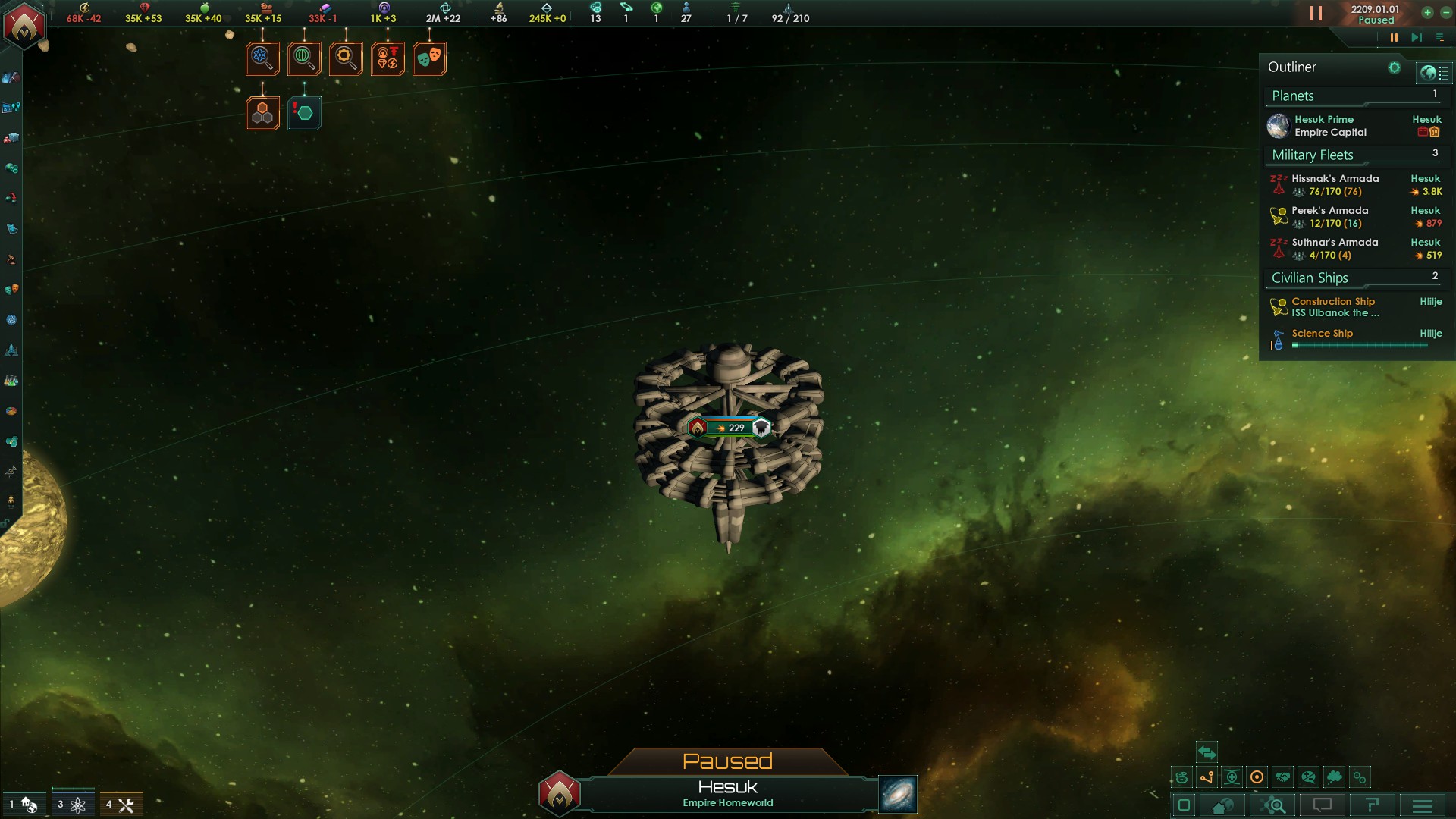The height and width of the screenshot is (819, 1456).
Task: Collapse the Military Fleets section header
Action: [x=1313, y=155]
